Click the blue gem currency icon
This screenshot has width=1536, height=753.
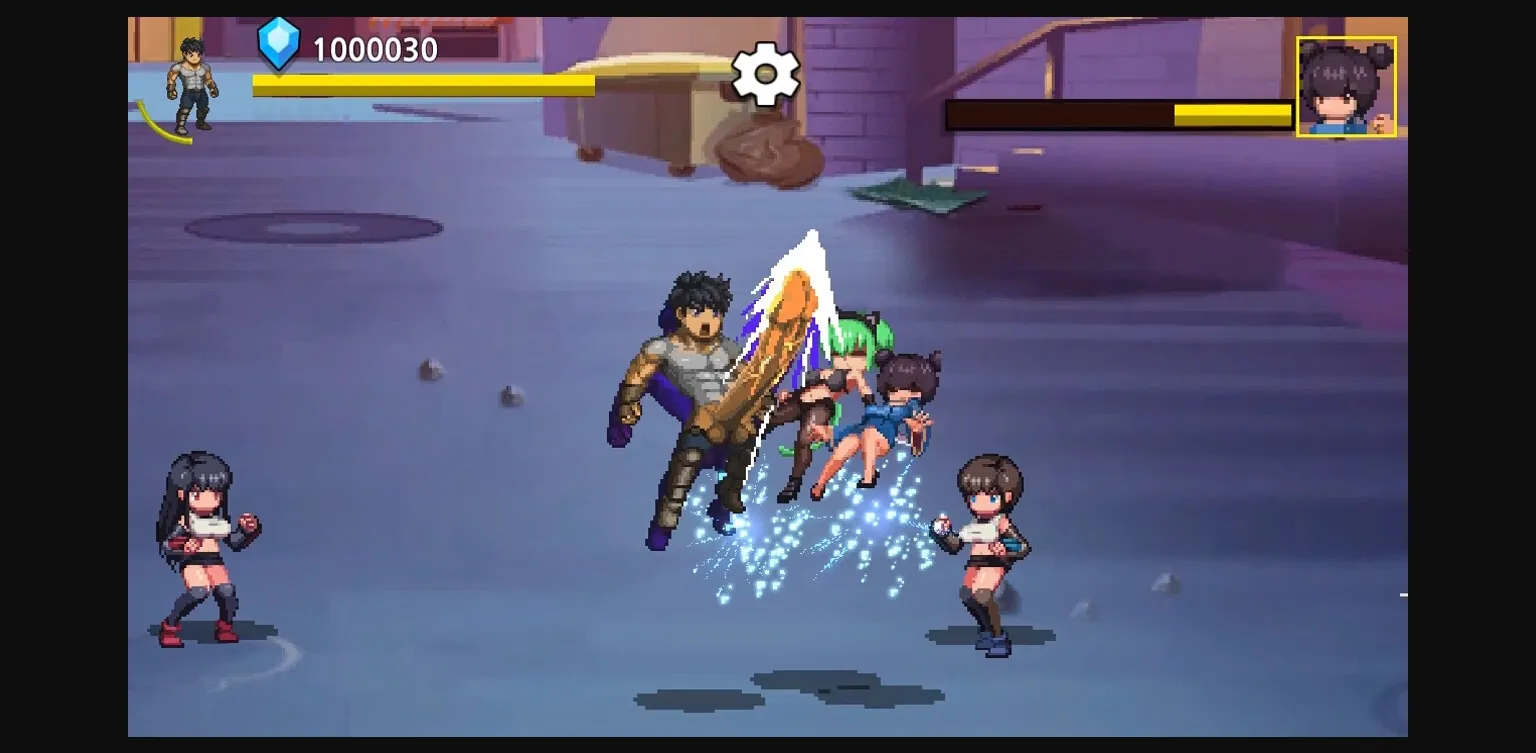pyautogui.click(x=280, y=43)
